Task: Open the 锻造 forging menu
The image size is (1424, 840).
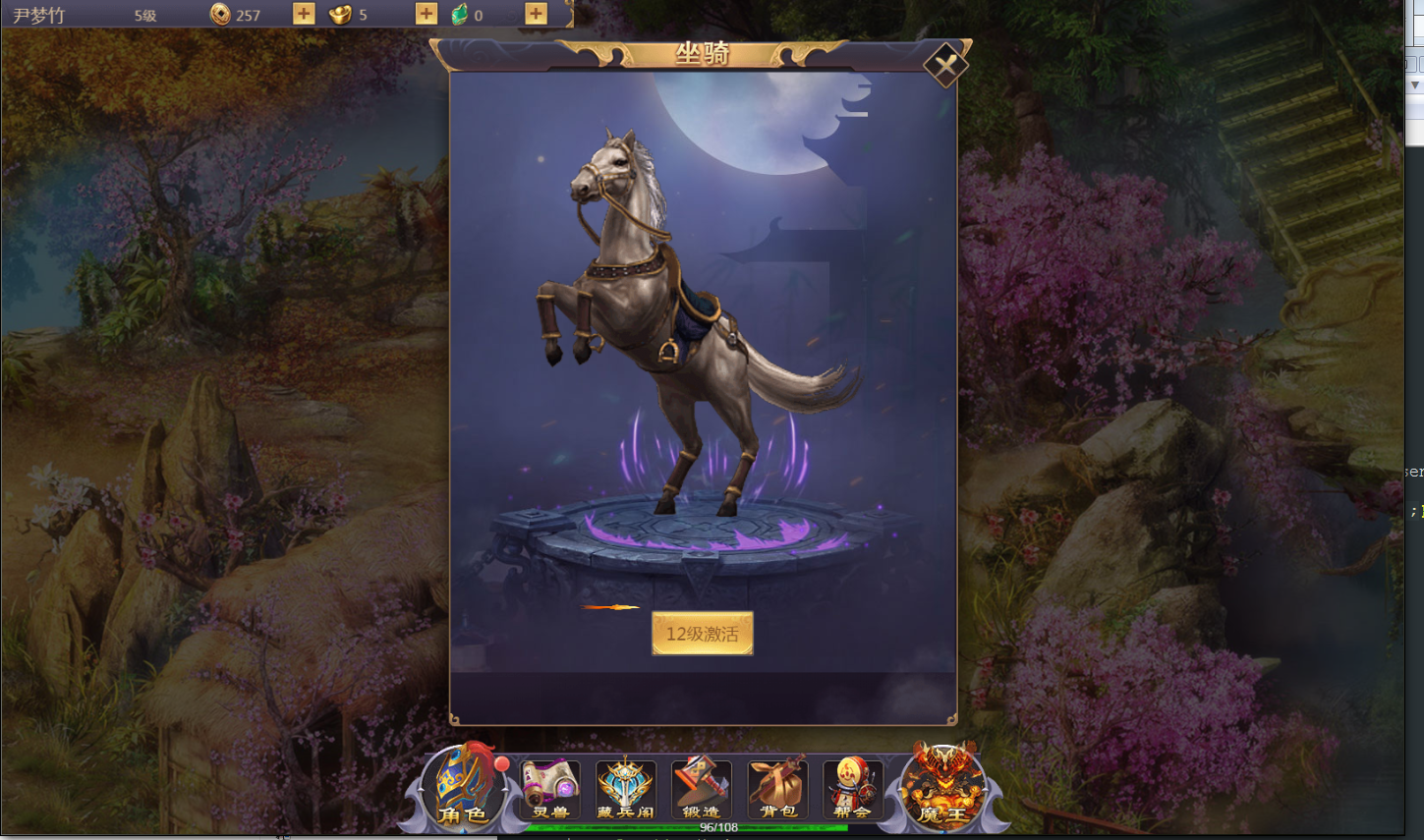Action: 701,788
